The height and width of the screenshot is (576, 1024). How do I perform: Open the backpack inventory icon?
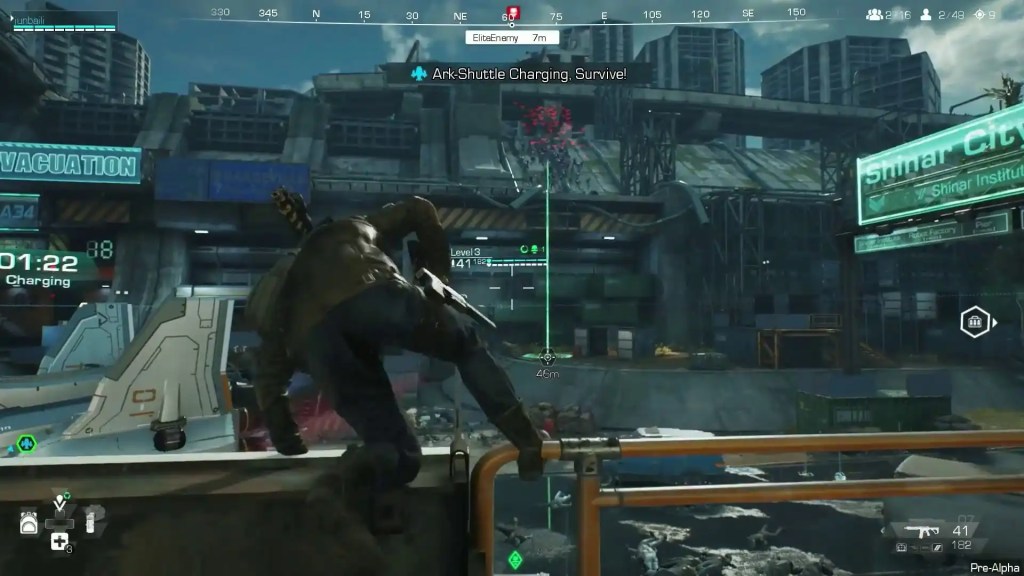click(29, 521)
